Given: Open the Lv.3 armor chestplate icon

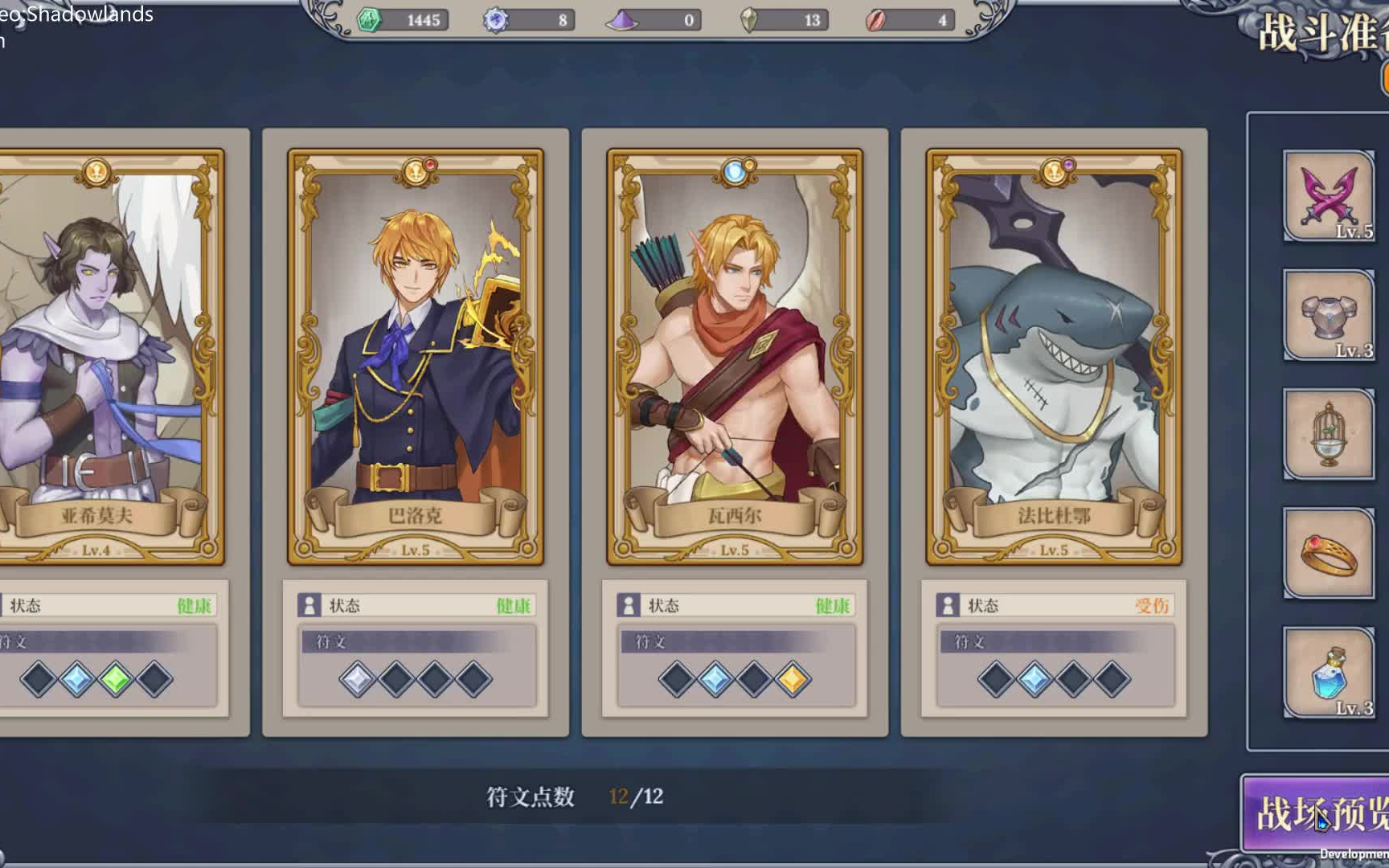Looking at the screenshot, I should [x=1328, y=313].
